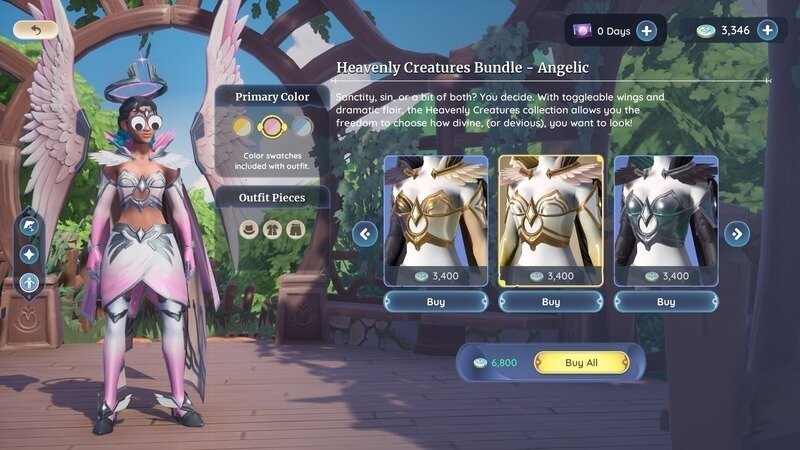Buy the dark teal outfit
Viewport: 800px width, 450px height.
pos(666,301)
